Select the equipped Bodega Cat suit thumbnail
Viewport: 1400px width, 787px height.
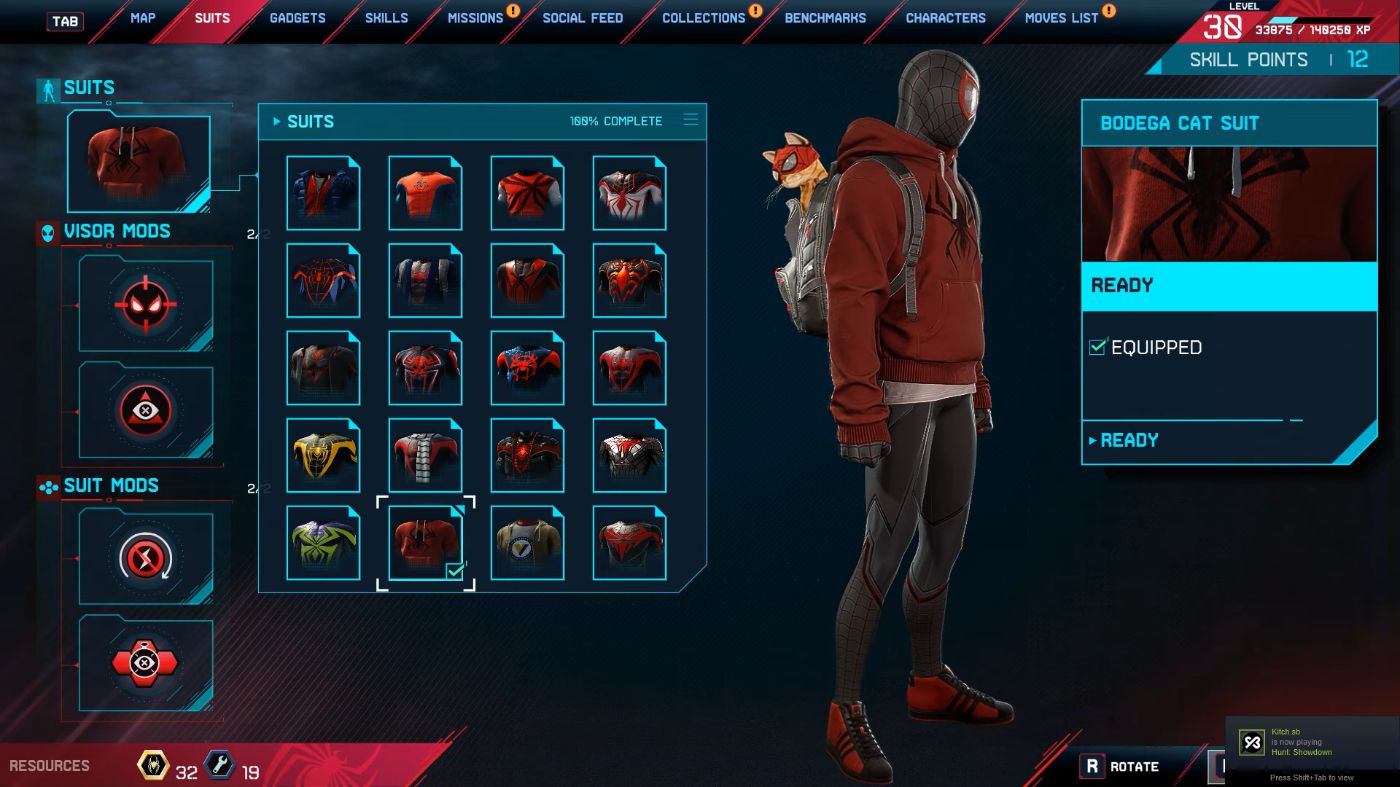[425, 543]
